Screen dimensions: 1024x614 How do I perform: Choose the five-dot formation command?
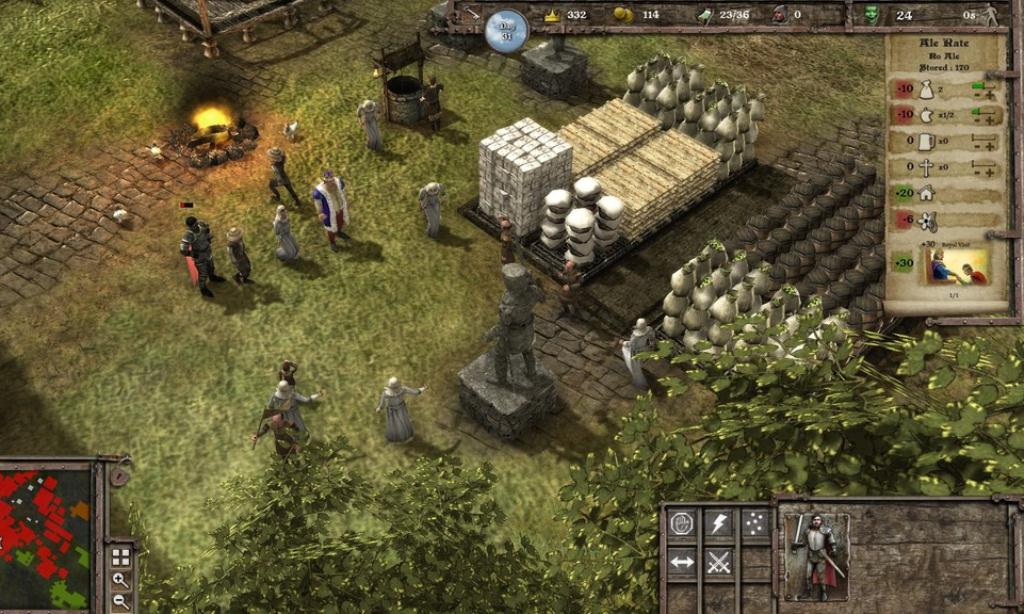tap(754, 524)
